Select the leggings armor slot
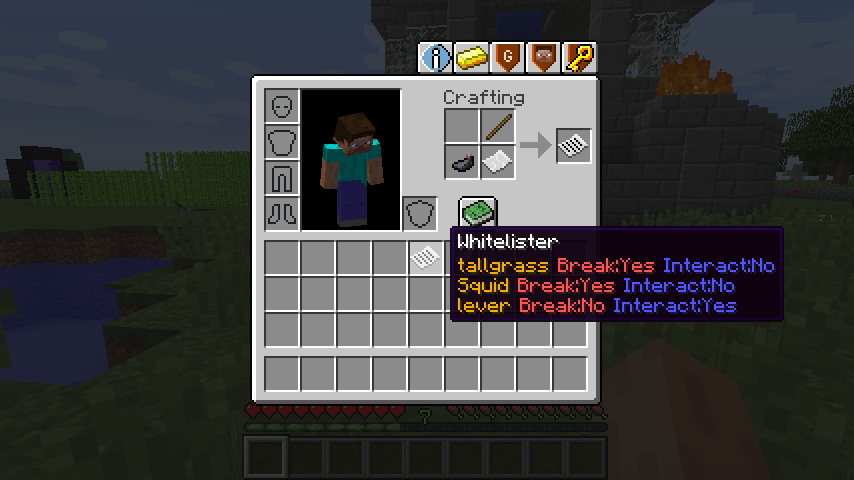The image size is (854, 480). click(x=282, y=178)
